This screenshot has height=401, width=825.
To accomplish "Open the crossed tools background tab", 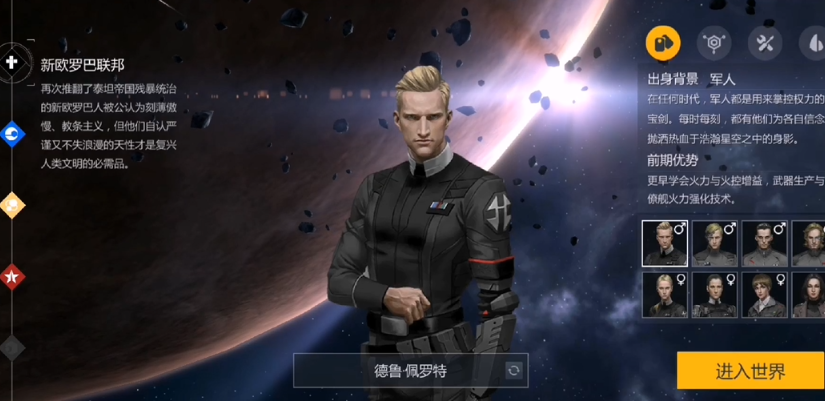I will (765, 42).
